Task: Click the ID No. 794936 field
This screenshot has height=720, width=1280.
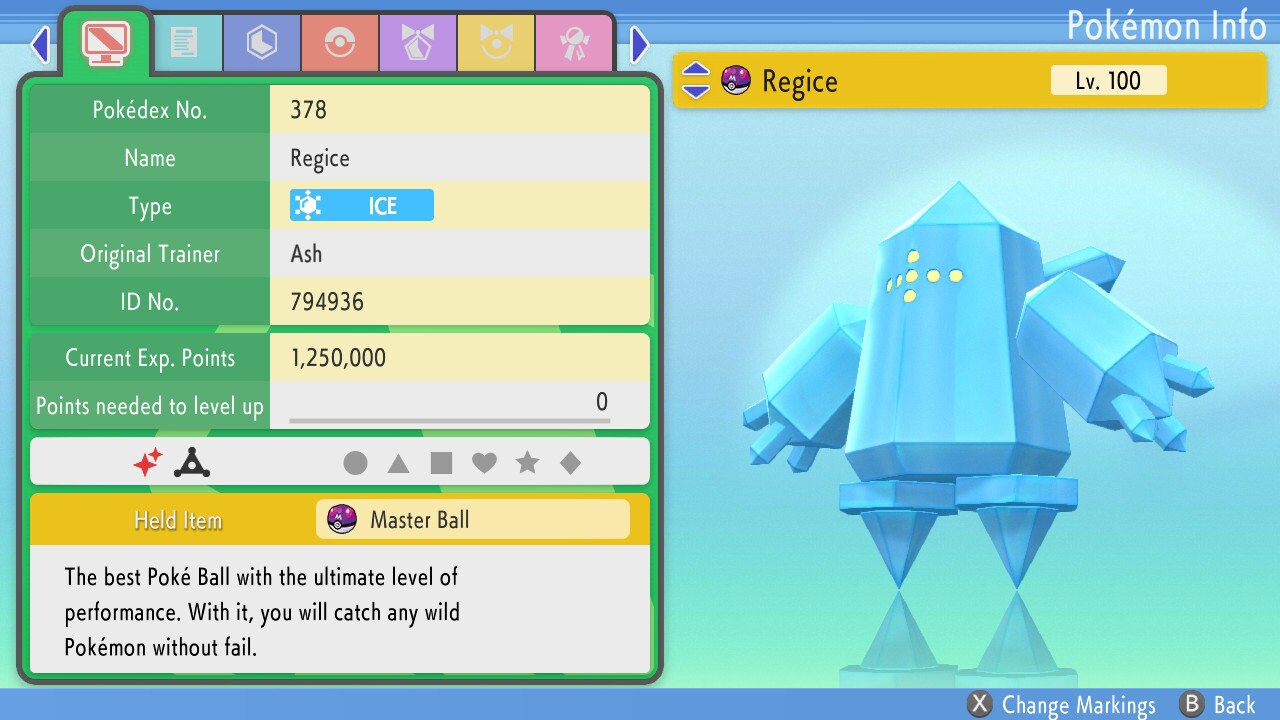Action: pos(460,301)
